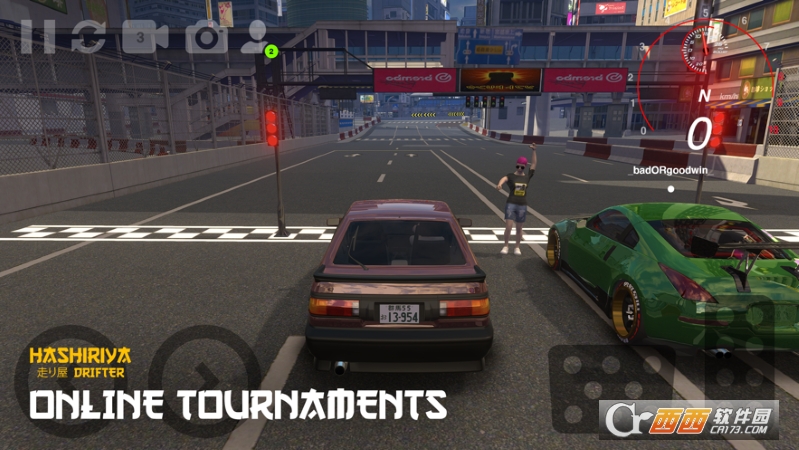799x450 pixels.
Task: Open the online players list icon
Action: click(x=256, y=36)
